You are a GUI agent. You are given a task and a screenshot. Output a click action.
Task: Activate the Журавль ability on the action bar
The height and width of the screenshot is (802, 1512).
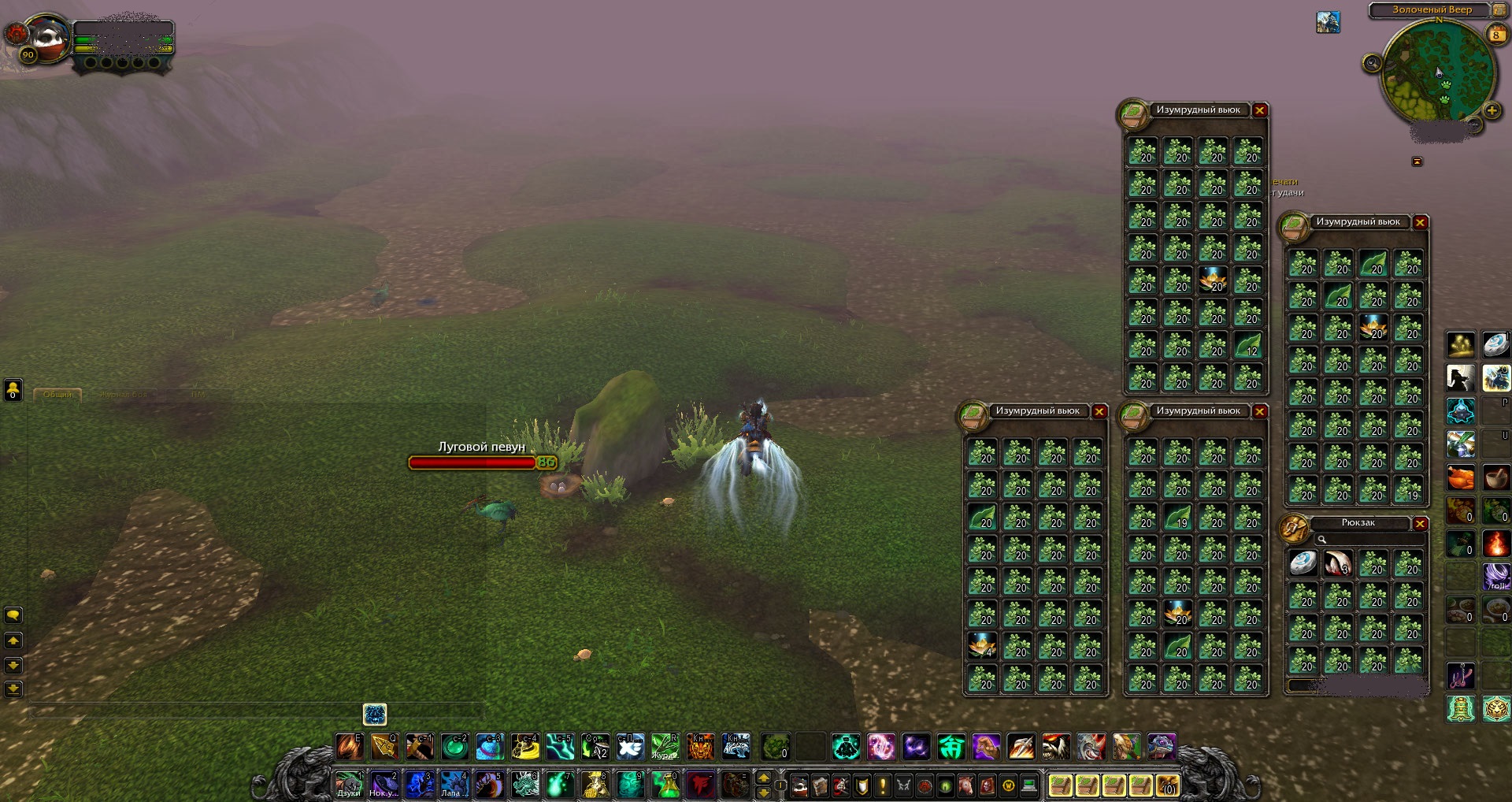665,746
